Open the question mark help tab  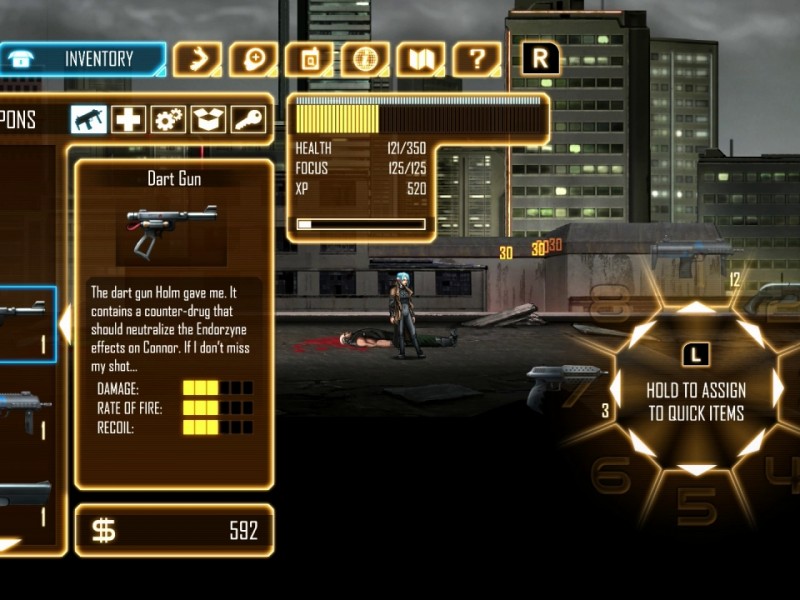[x=477, y=59]
